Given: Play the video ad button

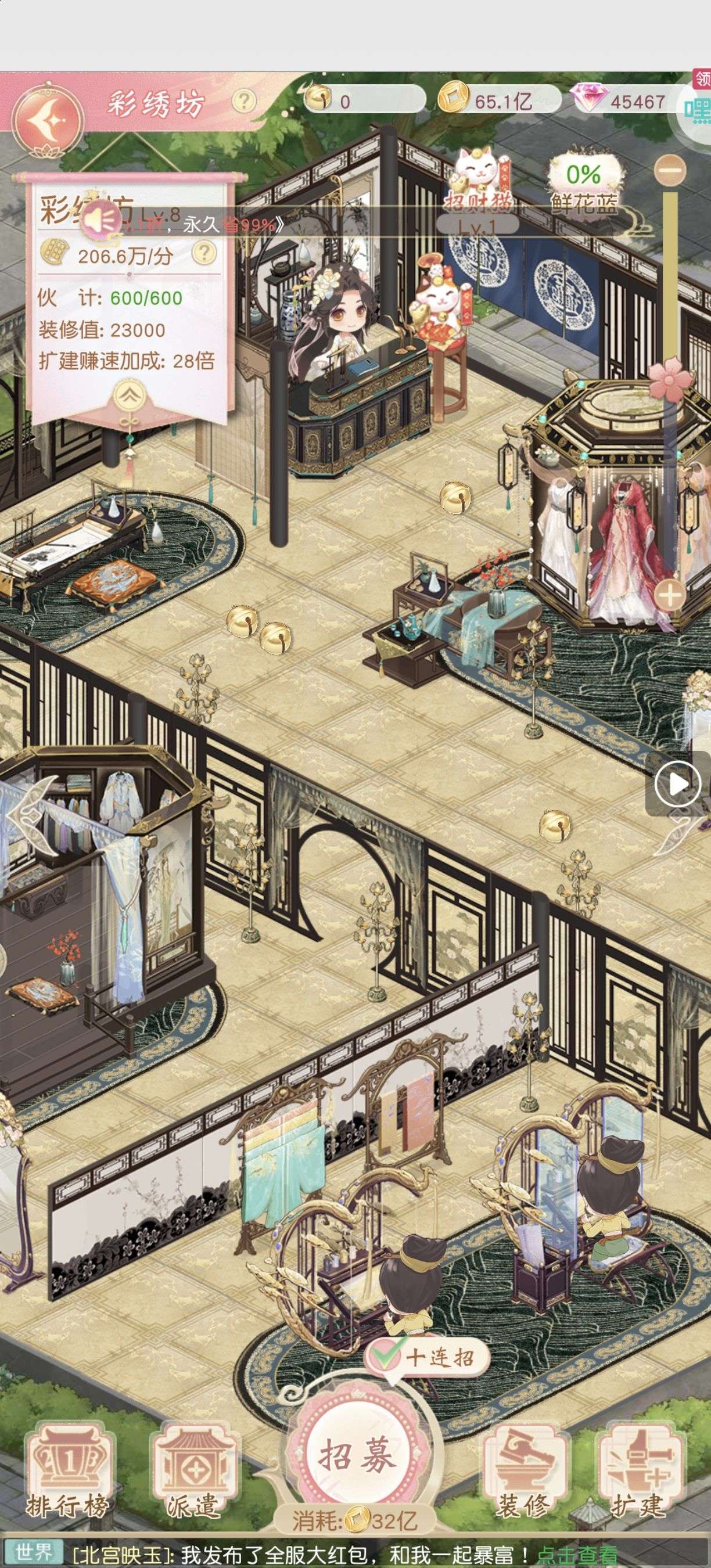Looking at the screenshot, I should coord(678,784).
